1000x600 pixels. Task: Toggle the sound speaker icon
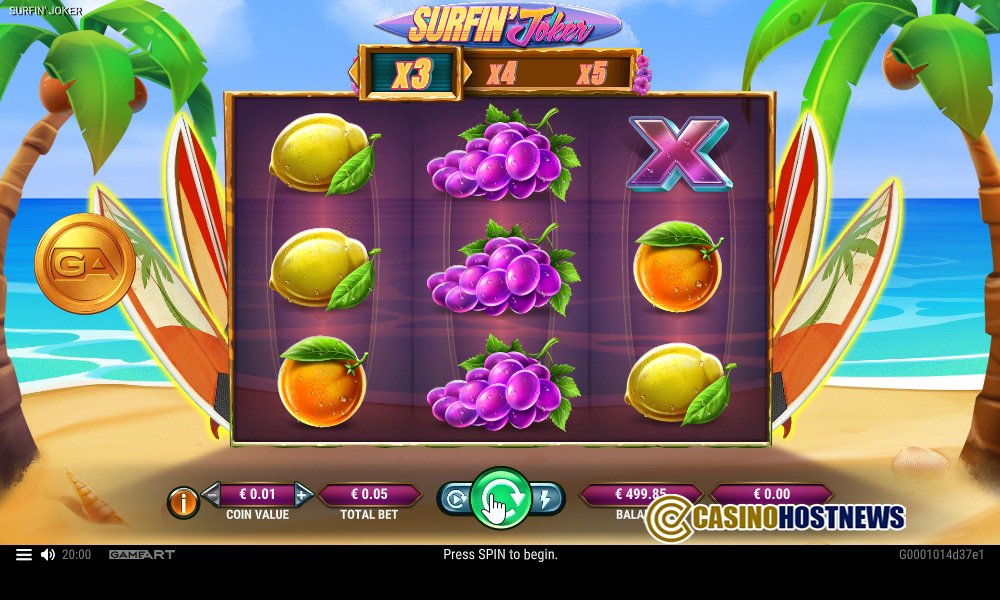48,554
